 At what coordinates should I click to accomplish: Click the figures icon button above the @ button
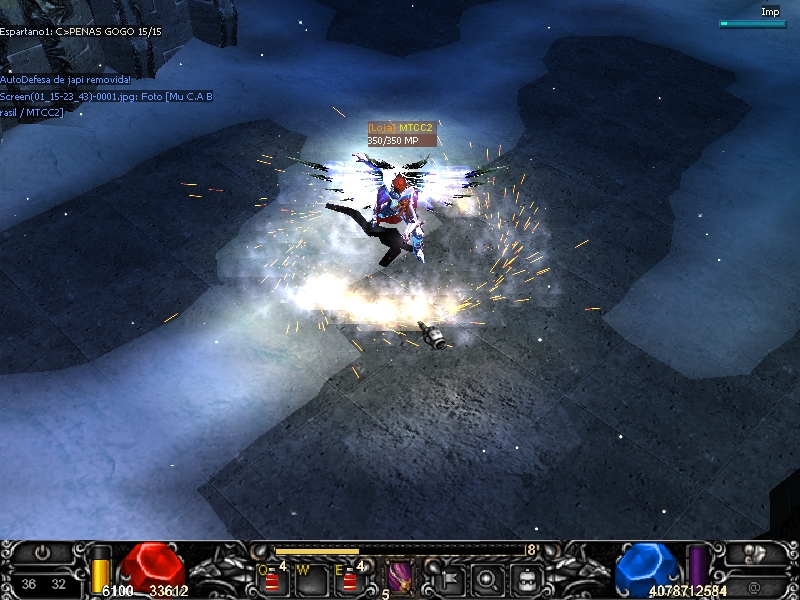click(x=758, y=553)
